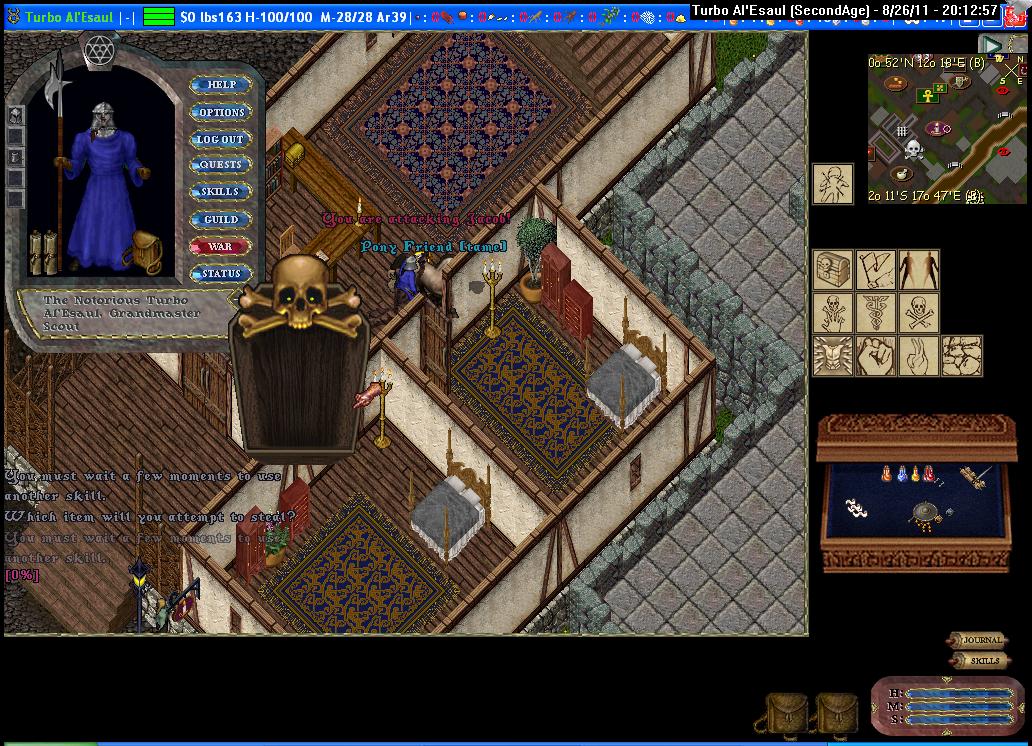Click the Log Out button

pos(221,139)
